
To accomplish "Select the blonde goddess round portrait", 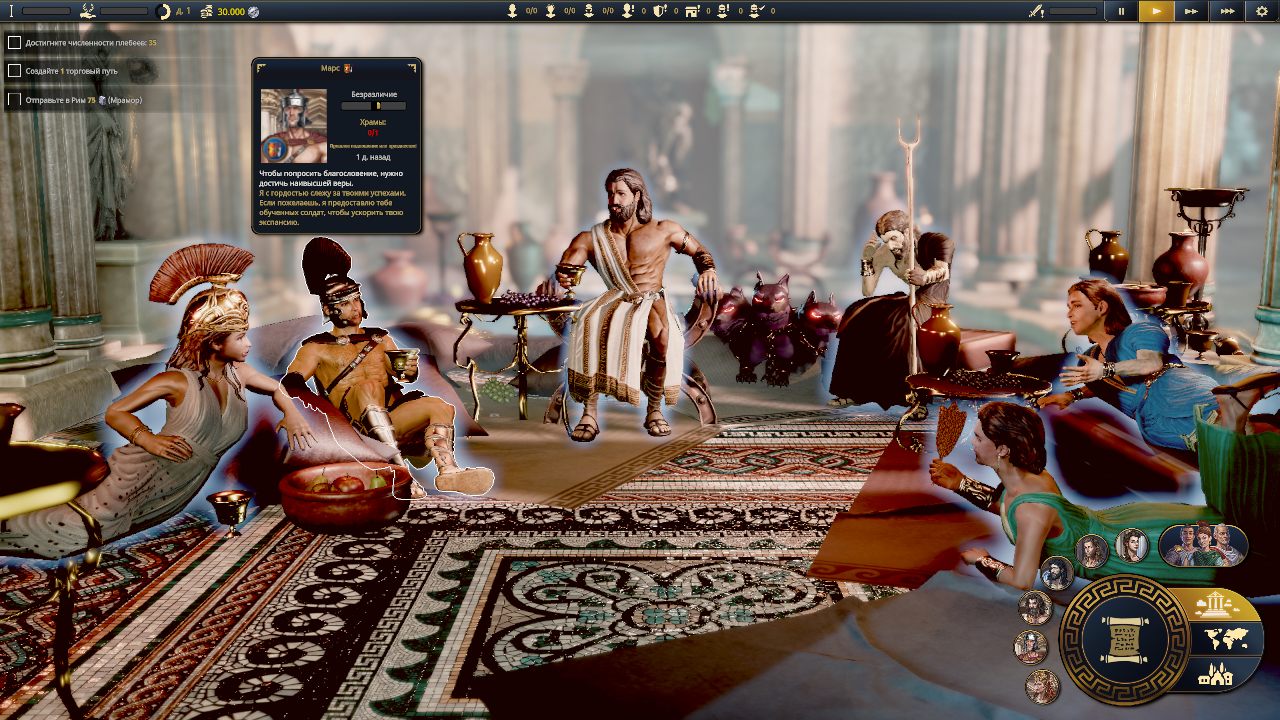I will point(1042,686).
